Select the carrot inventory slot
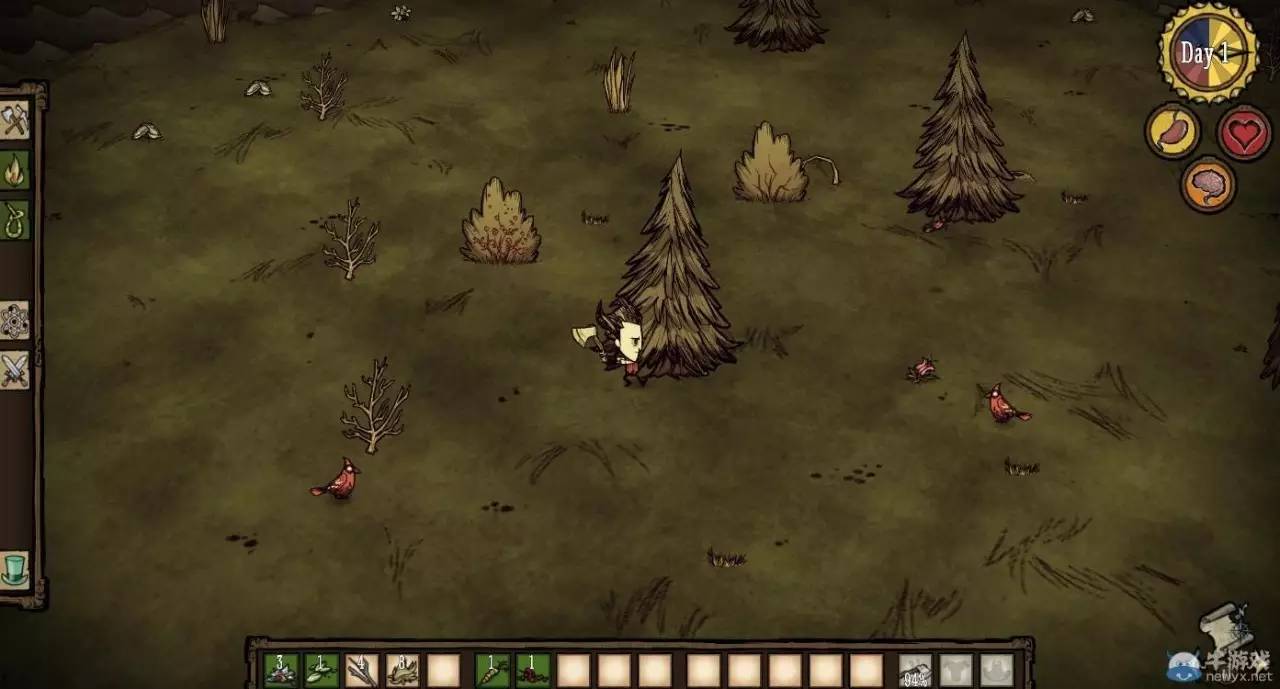The image size is (1280, 689). [492, 669]
